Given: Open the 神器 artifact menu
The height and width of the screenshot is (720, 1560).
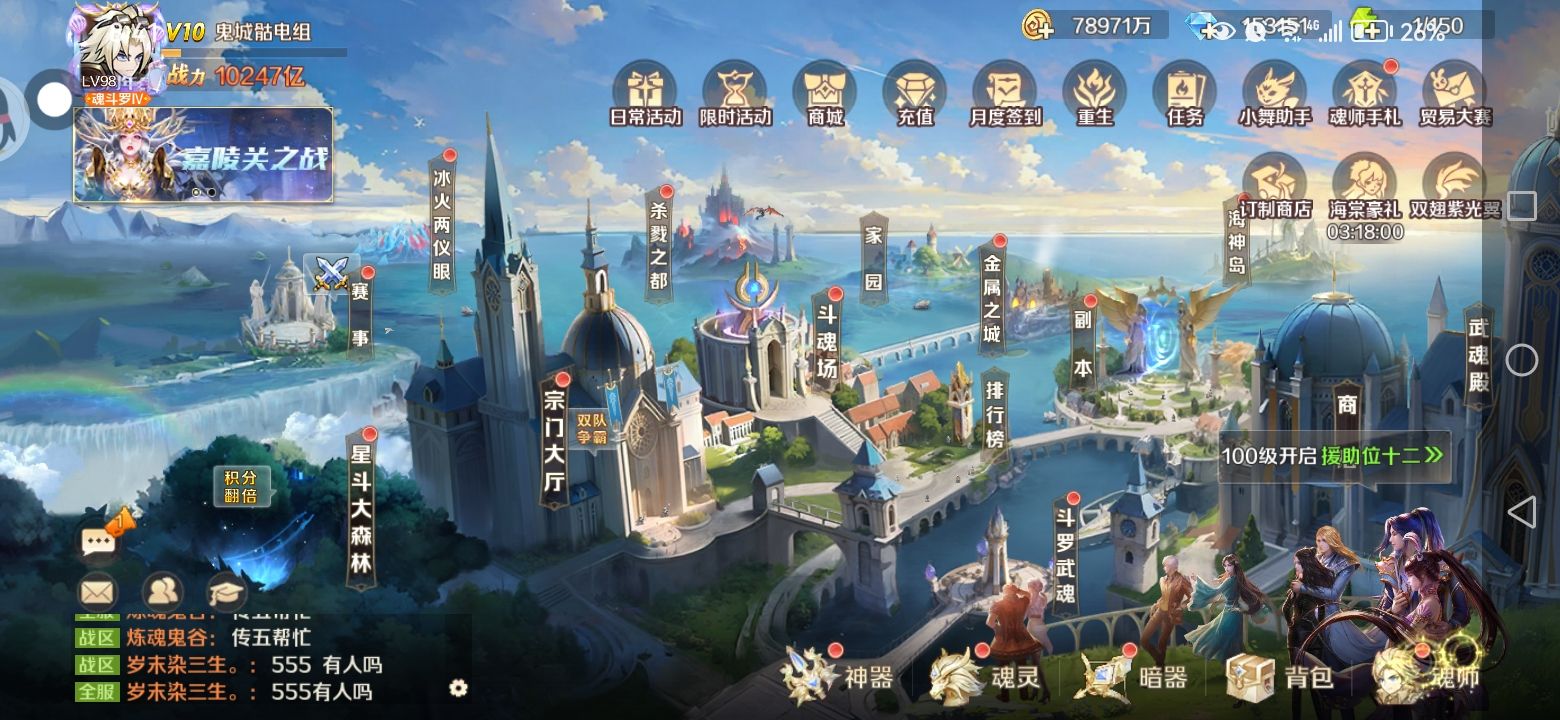Looking at the screenshot, I should point(838,677).
